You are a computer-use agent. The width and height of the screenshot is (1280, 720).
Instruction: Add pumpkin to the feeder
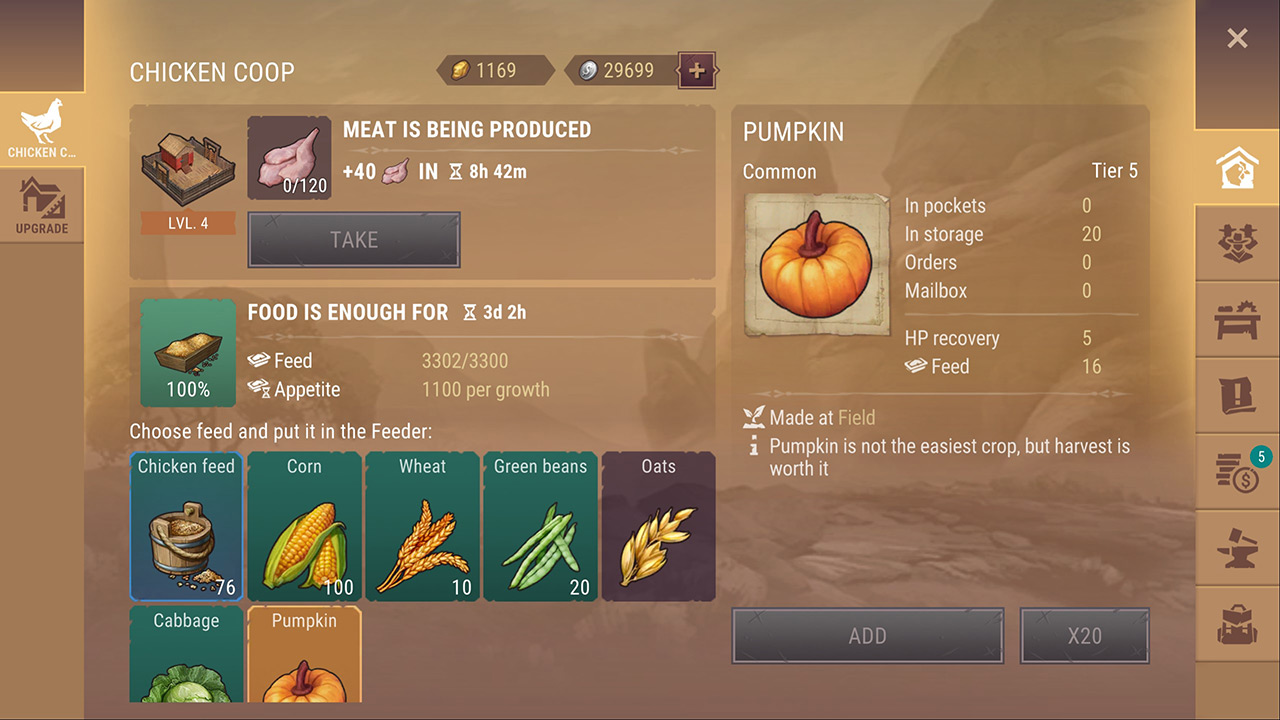click(867, 636)
